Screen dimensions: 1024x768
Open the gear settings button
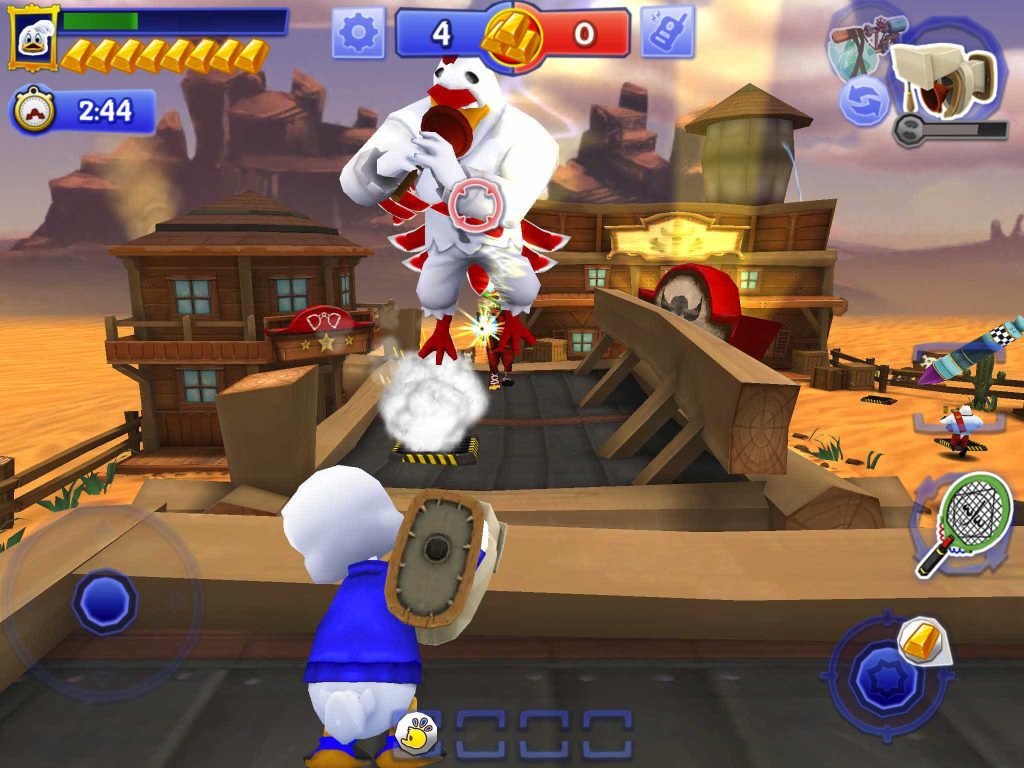pos(359,34)
